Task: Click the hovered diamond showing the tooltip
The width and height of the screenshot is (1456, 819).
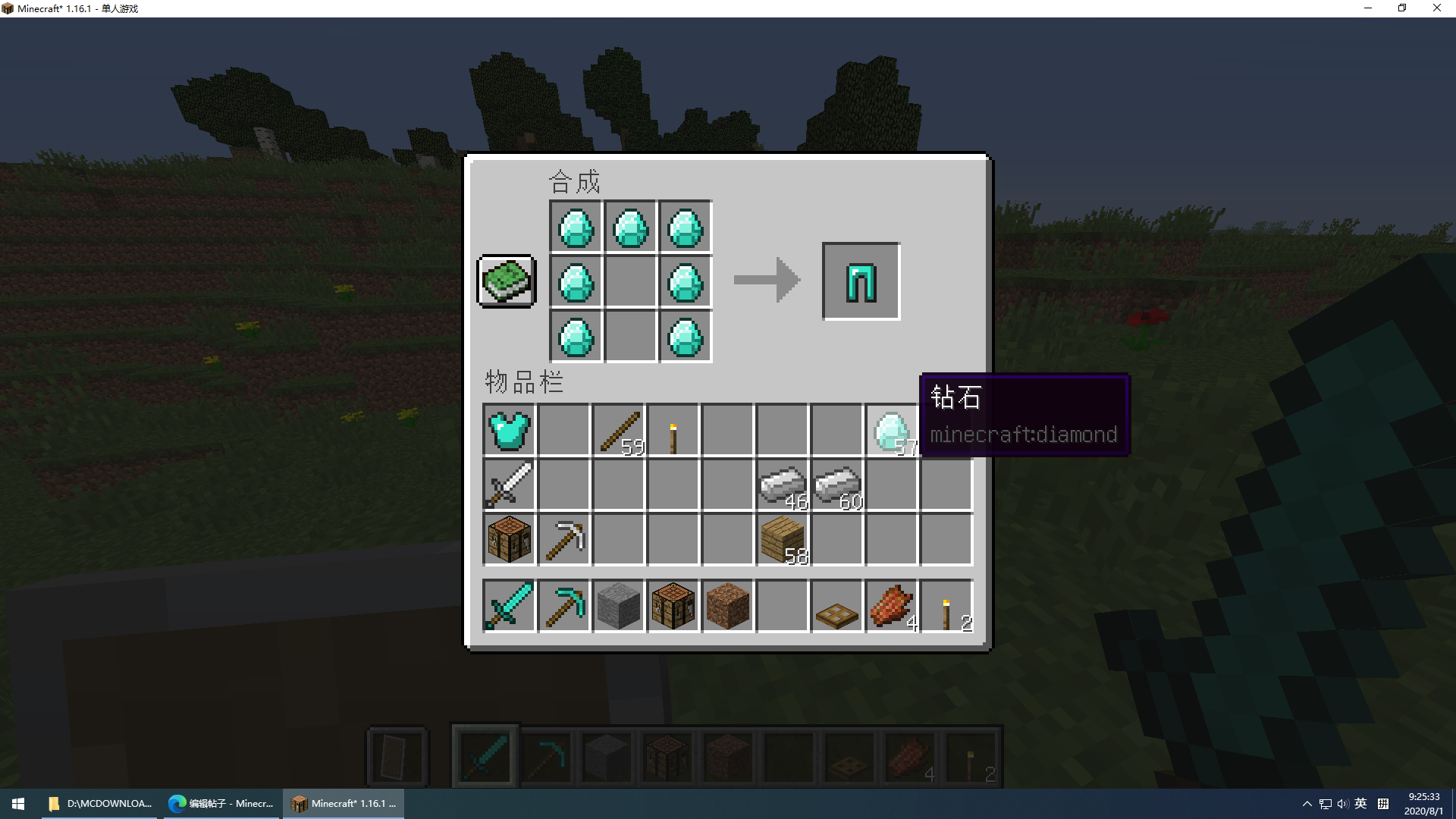Action: (891, 431)
